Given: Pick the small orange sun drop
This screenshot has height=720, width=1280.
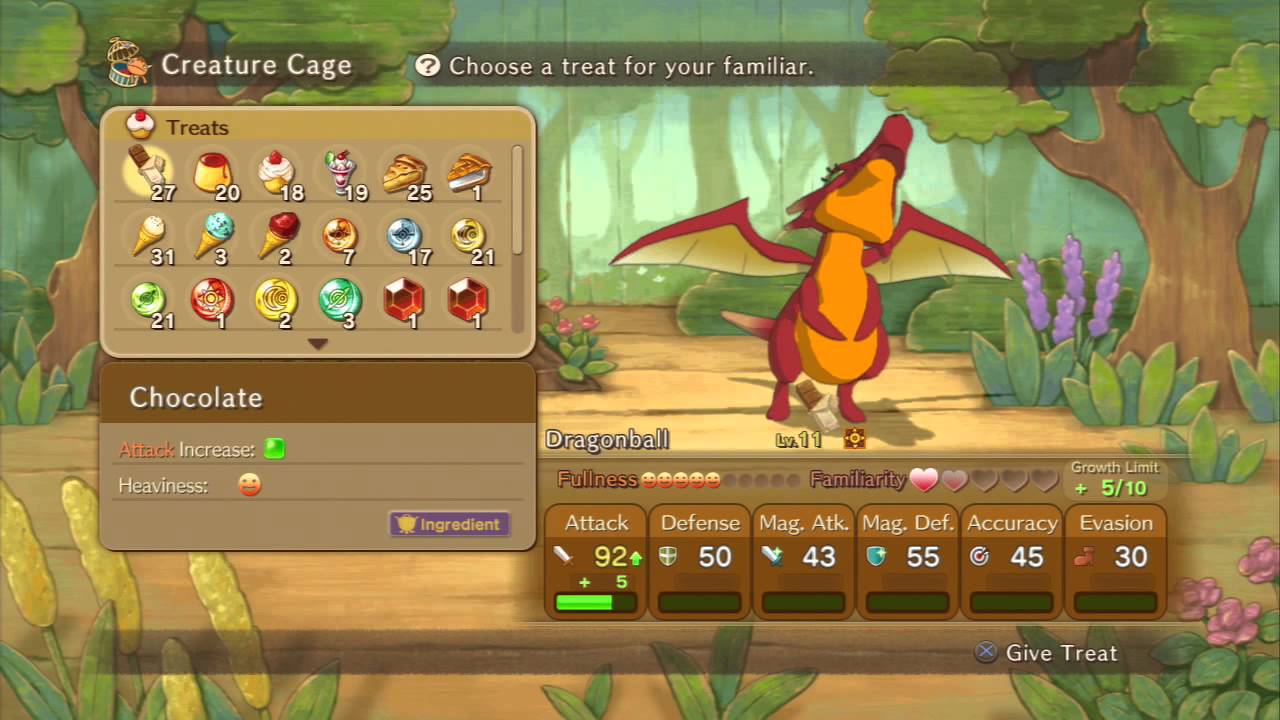Looking at the screenshot, I should click(x=340, y=237).
